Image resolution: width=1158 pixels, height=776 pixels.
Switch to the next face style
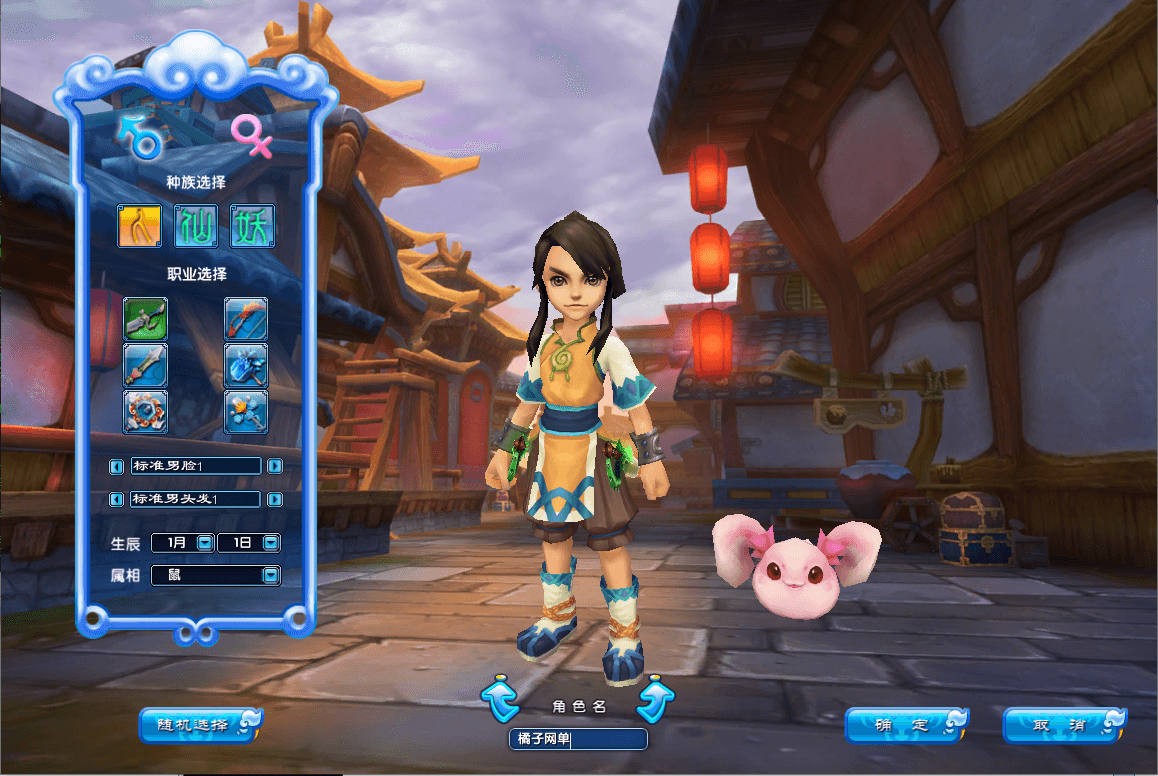[x=275, y=466]
